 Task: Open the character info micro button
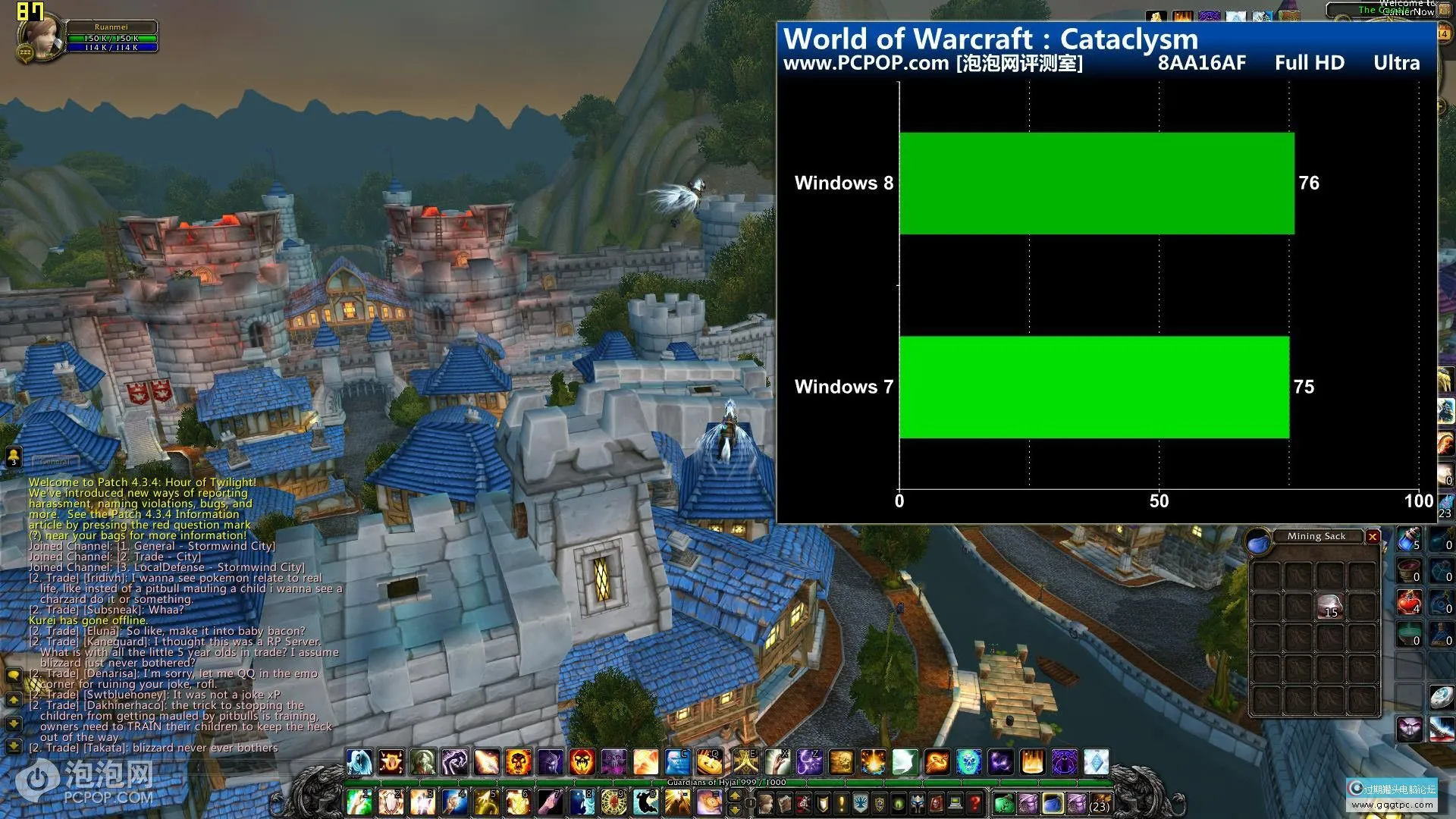pos(766,802)
